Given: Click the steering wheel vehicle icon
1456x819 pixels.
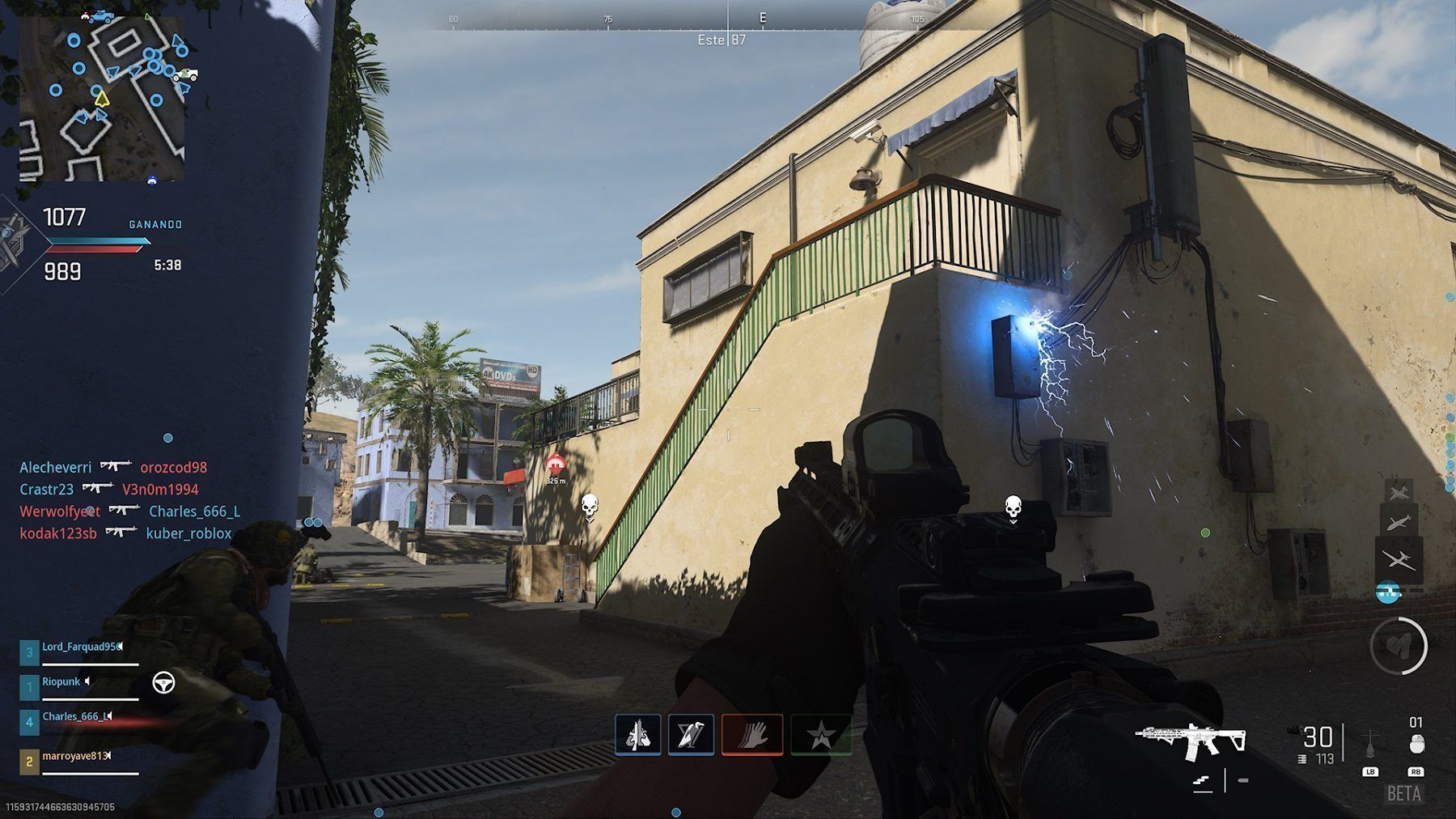Looking at the screenshot, I should 164,683.
